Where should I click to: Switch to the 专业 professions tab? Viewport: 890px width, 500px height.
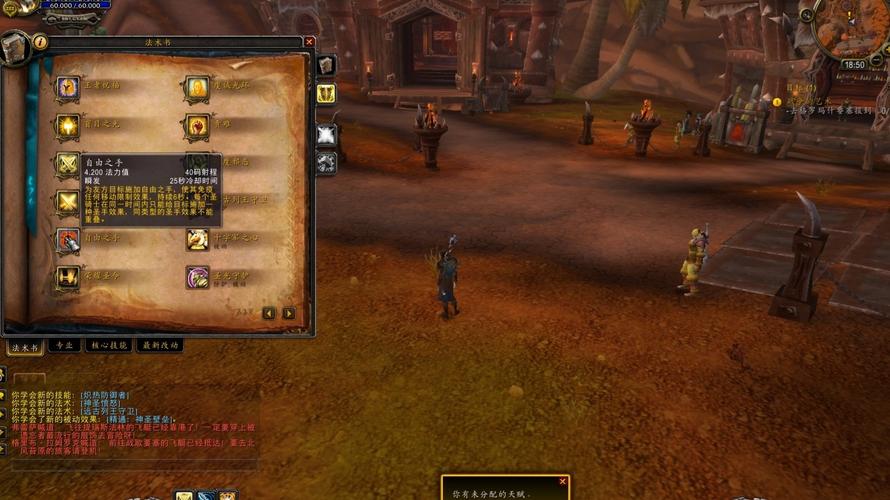click(65, 345)
